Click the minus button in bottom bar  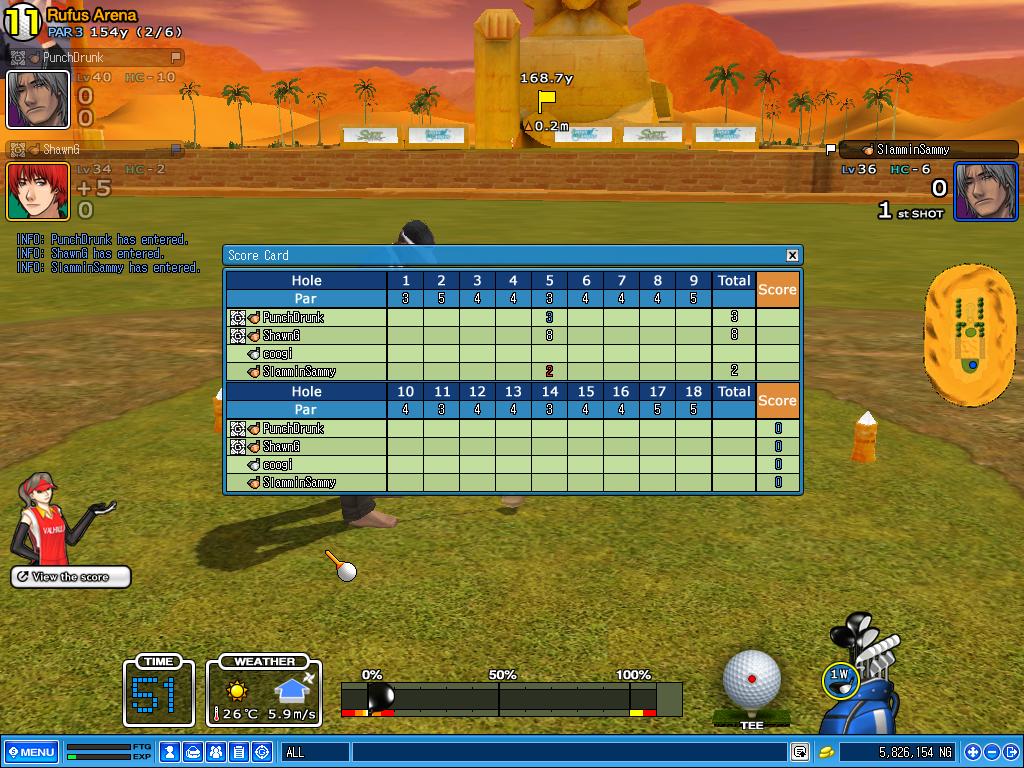point(991,752)
